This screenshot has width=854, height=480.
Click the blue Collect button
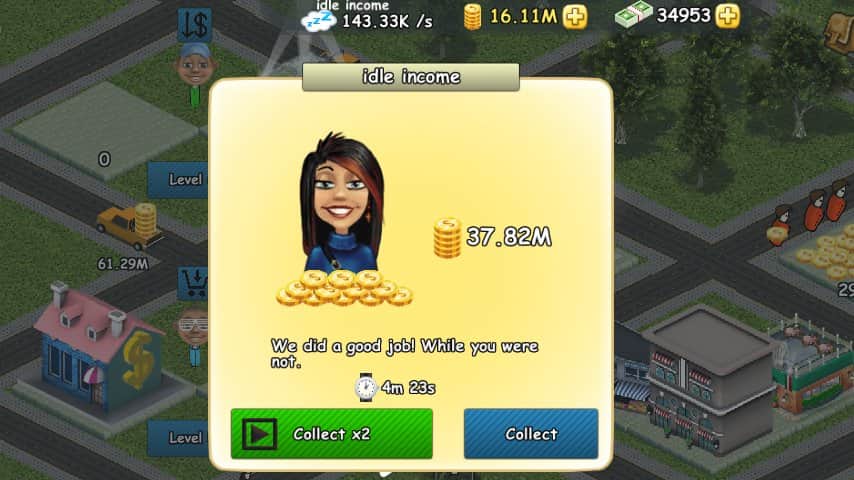pyautogui.click(x=530, y=434)
